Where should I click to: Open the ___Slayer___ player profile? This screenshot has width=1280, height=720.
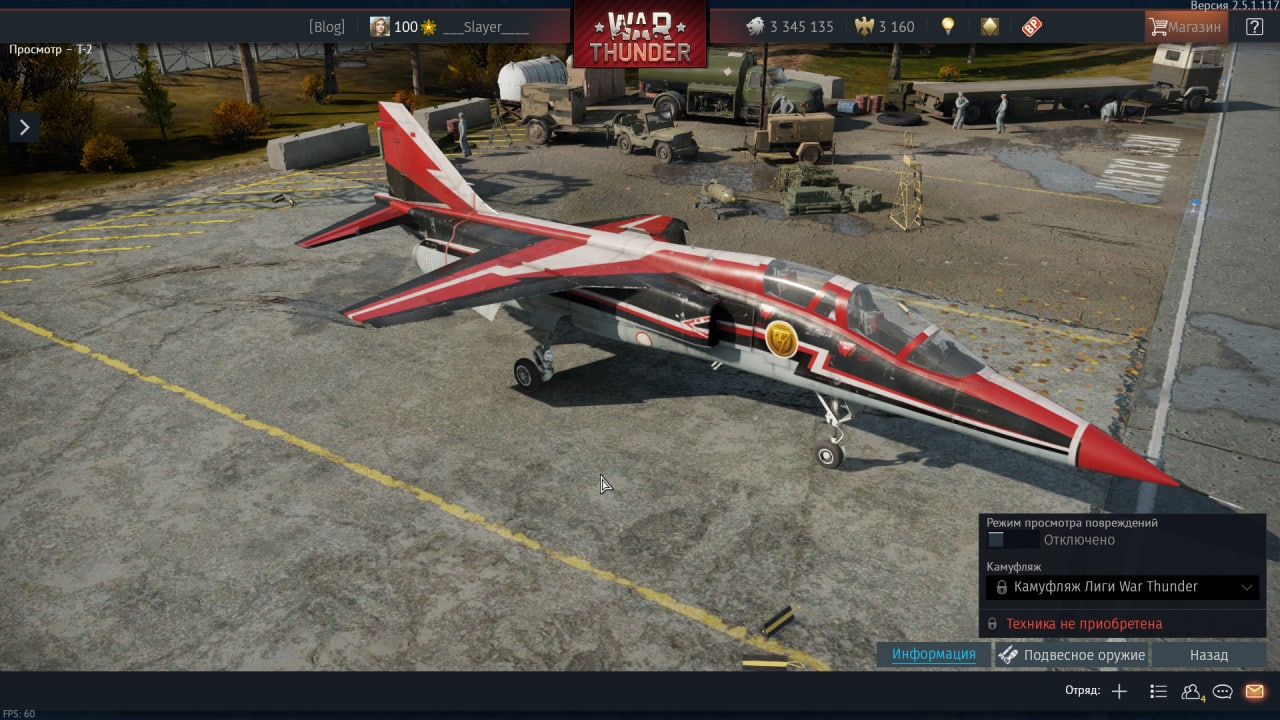(485, 27)
